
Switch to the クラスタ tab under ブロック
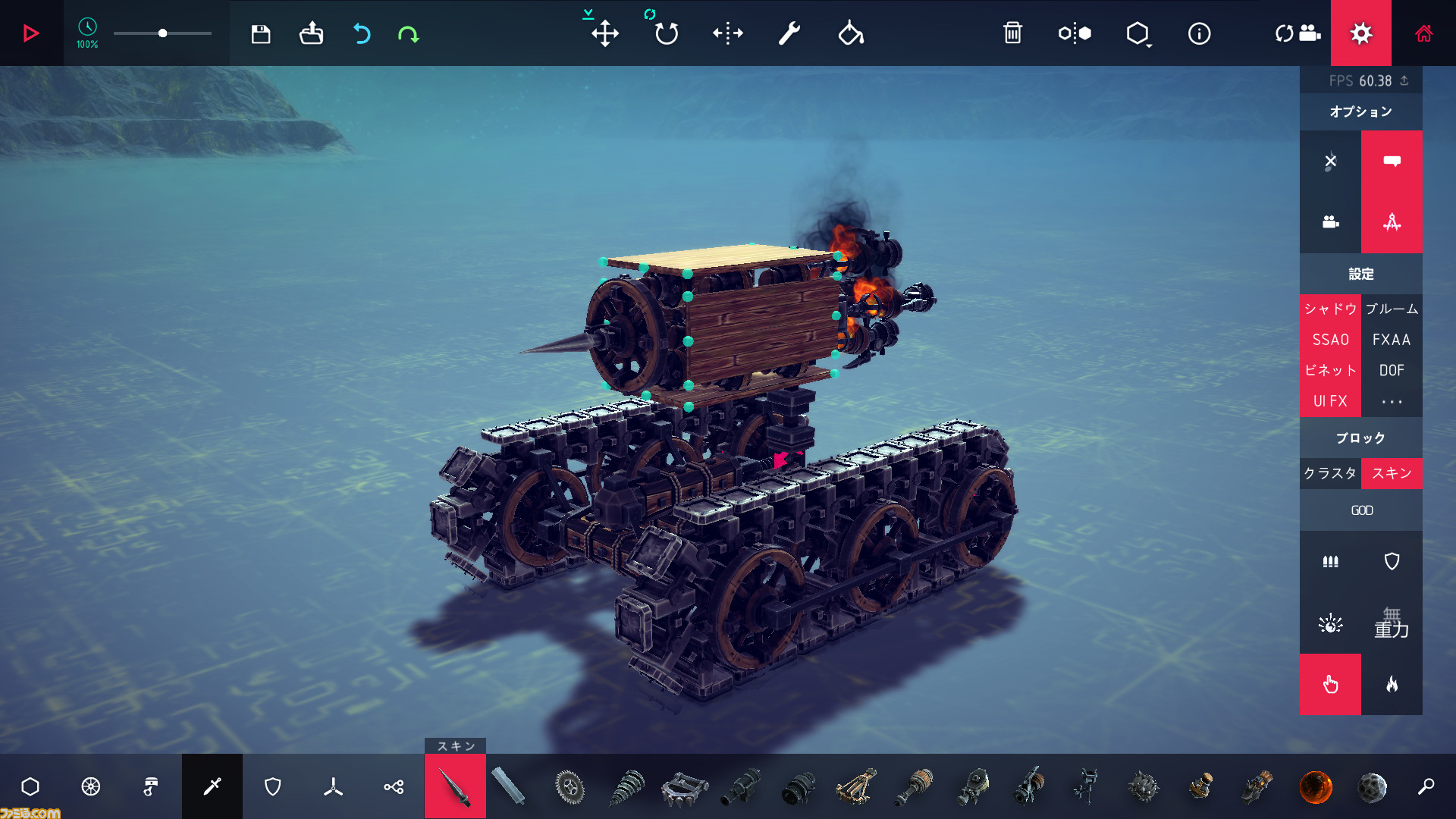[1330, 473]
